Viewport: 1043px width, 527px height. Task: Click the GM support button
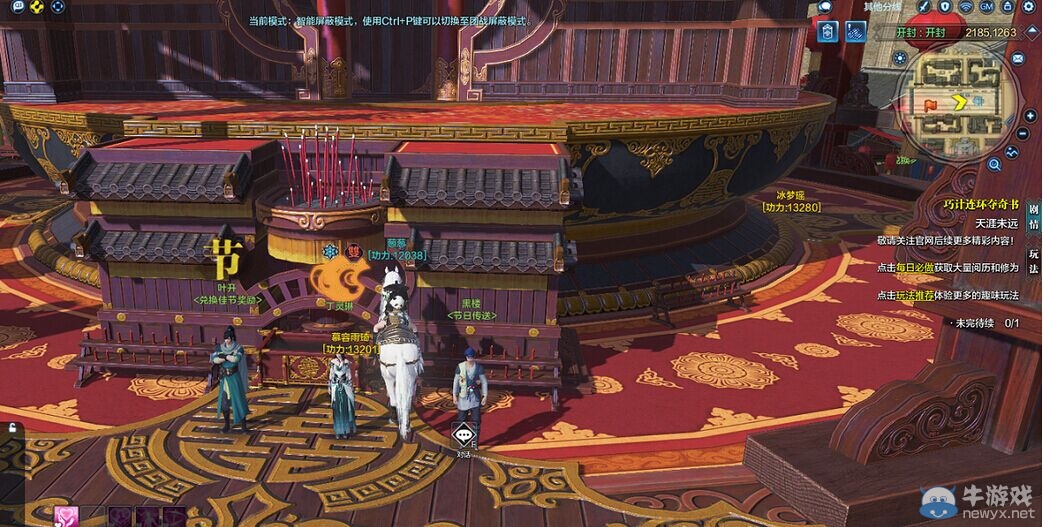[986, 7]
